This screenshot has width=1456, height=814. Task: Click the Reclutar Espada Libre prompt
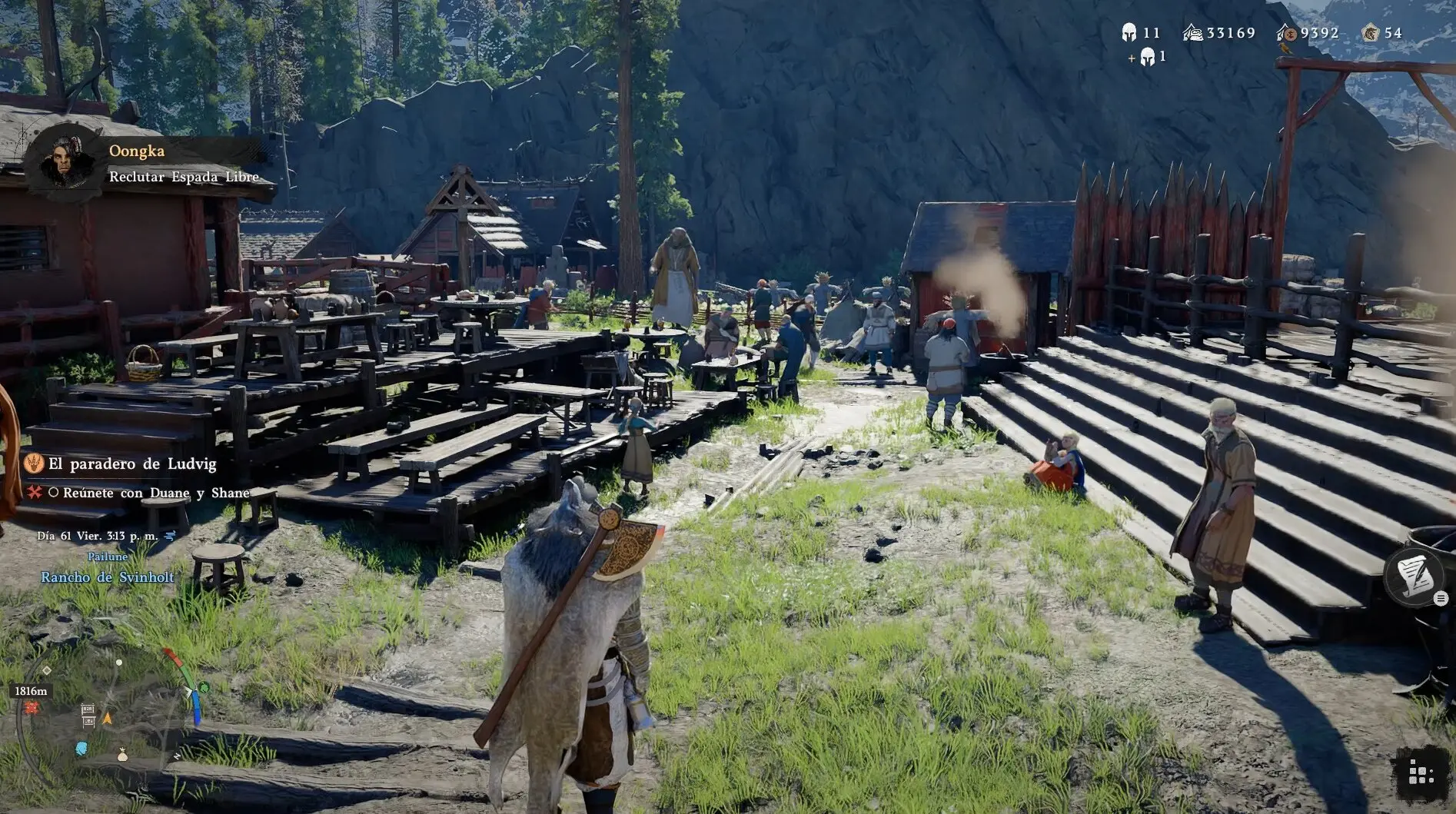183,177
